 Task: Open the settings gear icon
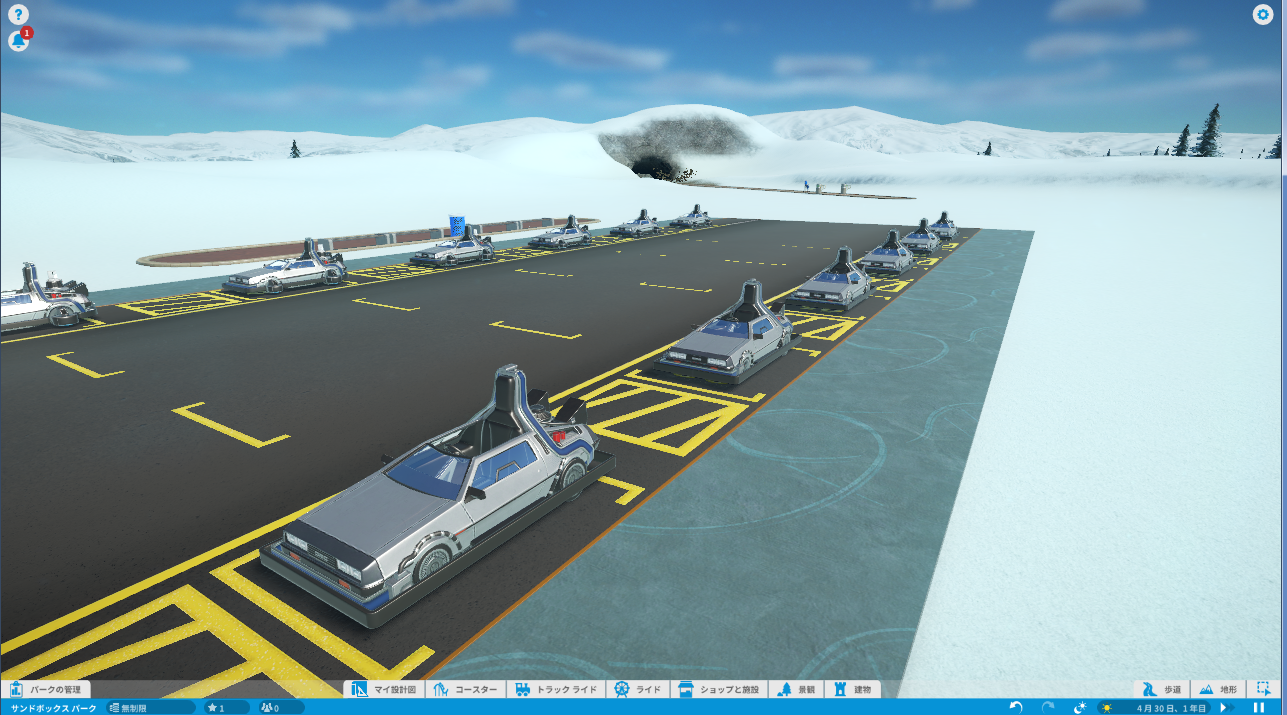point(1263,14)
